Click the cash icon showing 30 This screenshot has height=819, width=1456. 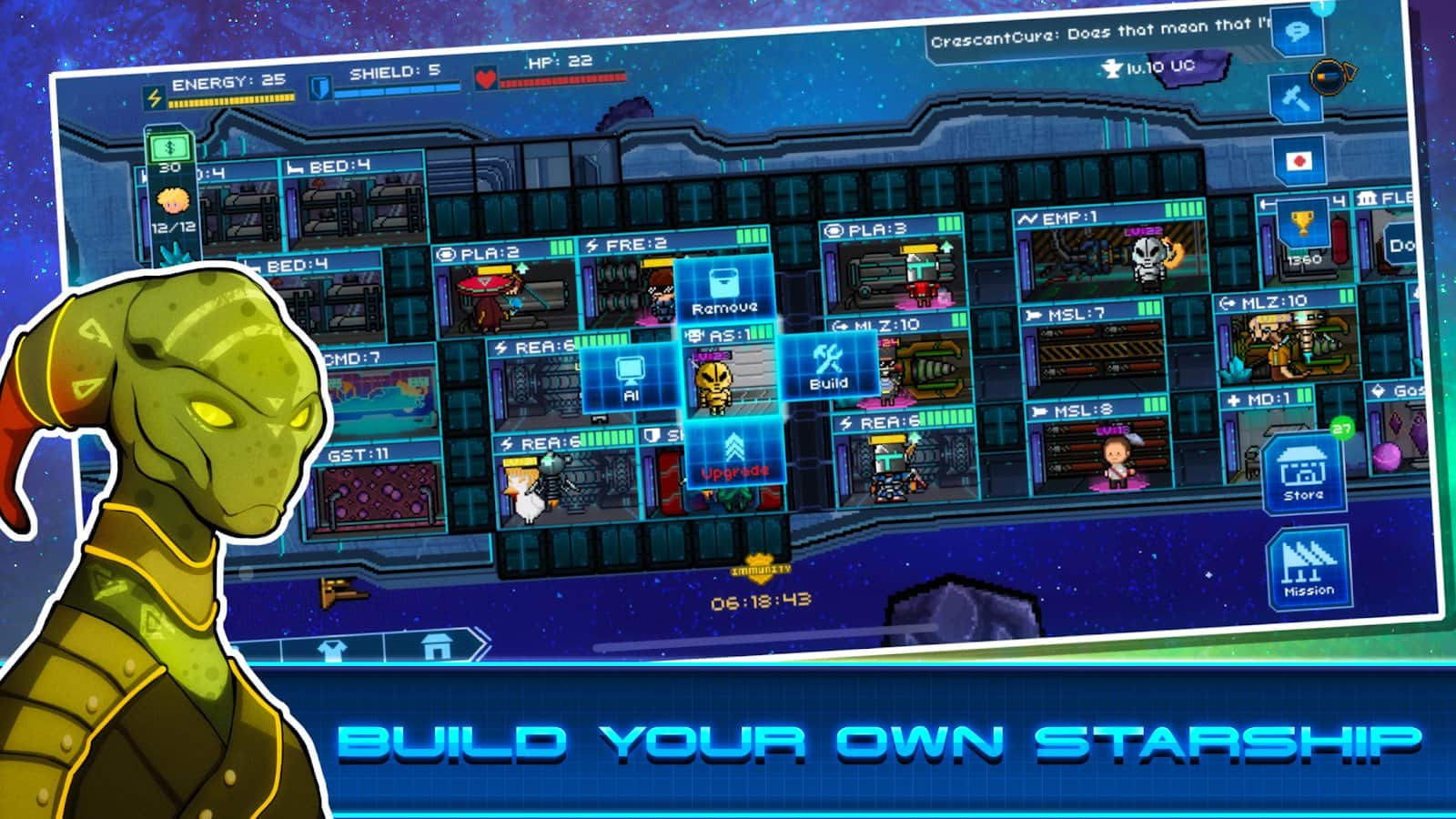[170, 148]
